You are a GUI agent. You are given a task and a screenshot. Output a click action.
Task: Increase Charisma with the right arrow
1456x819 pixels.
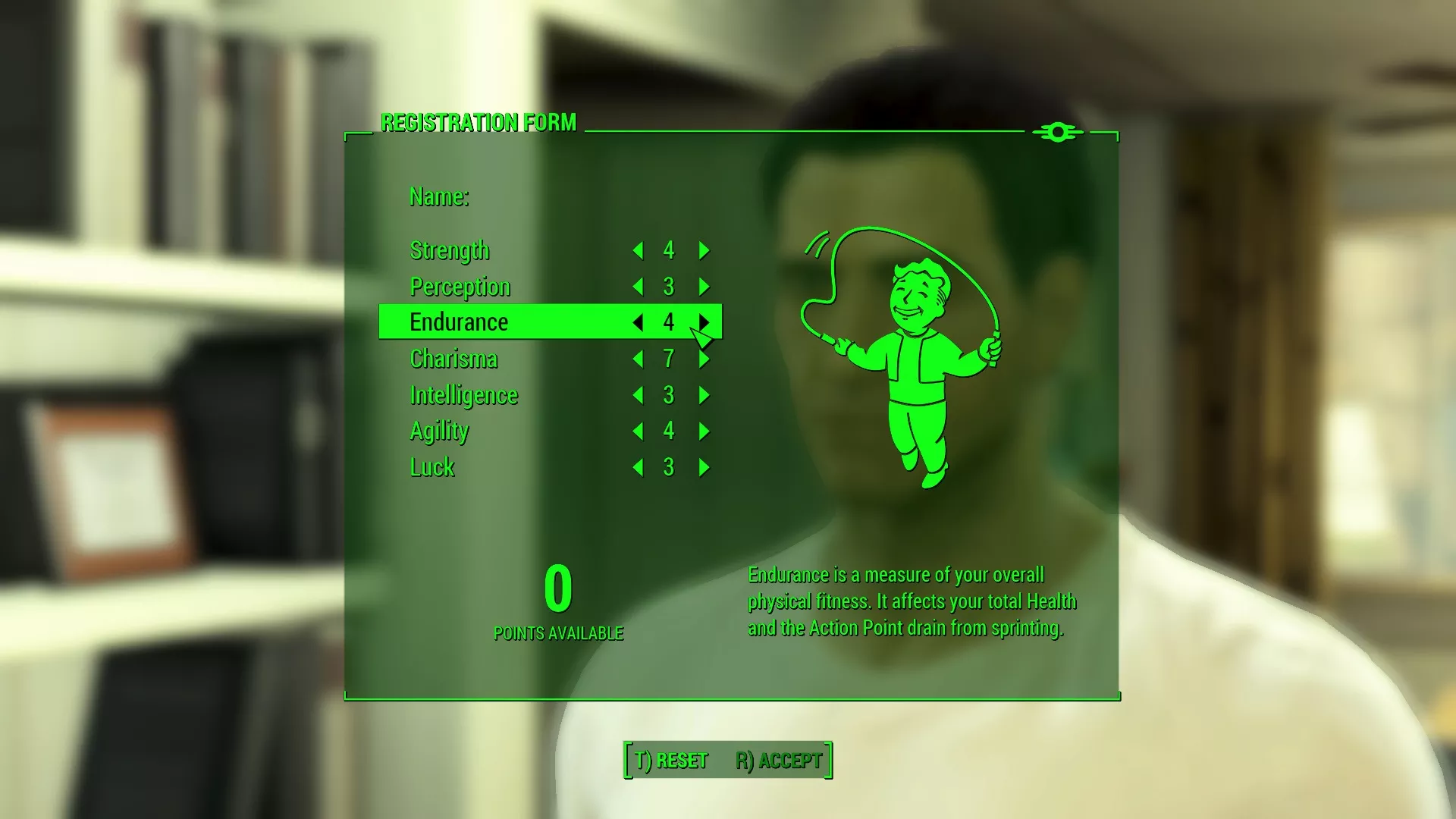click(704, 359)
